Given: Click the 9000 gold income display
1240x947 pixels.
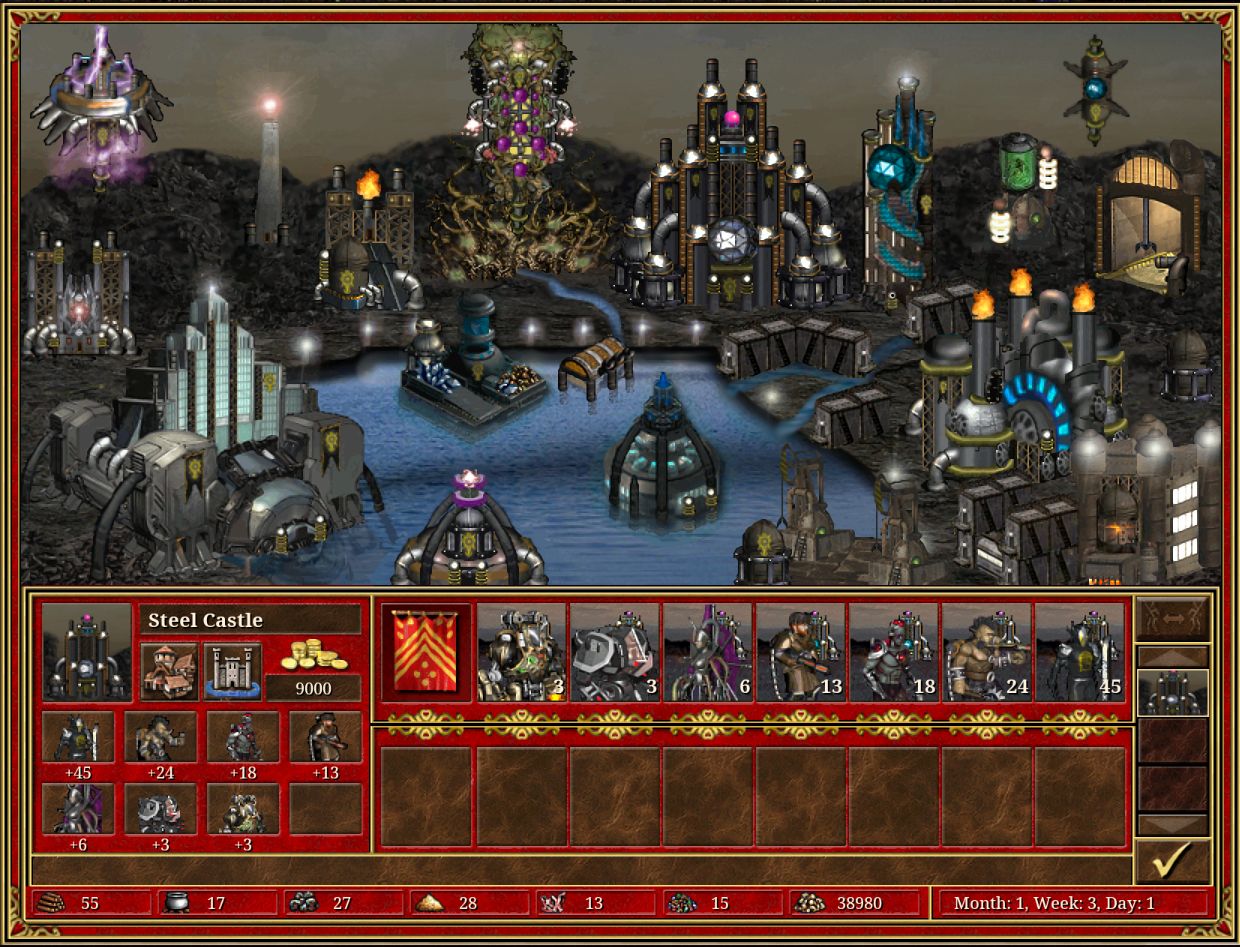Looking at the screenshot, I should tap(313, 687).
